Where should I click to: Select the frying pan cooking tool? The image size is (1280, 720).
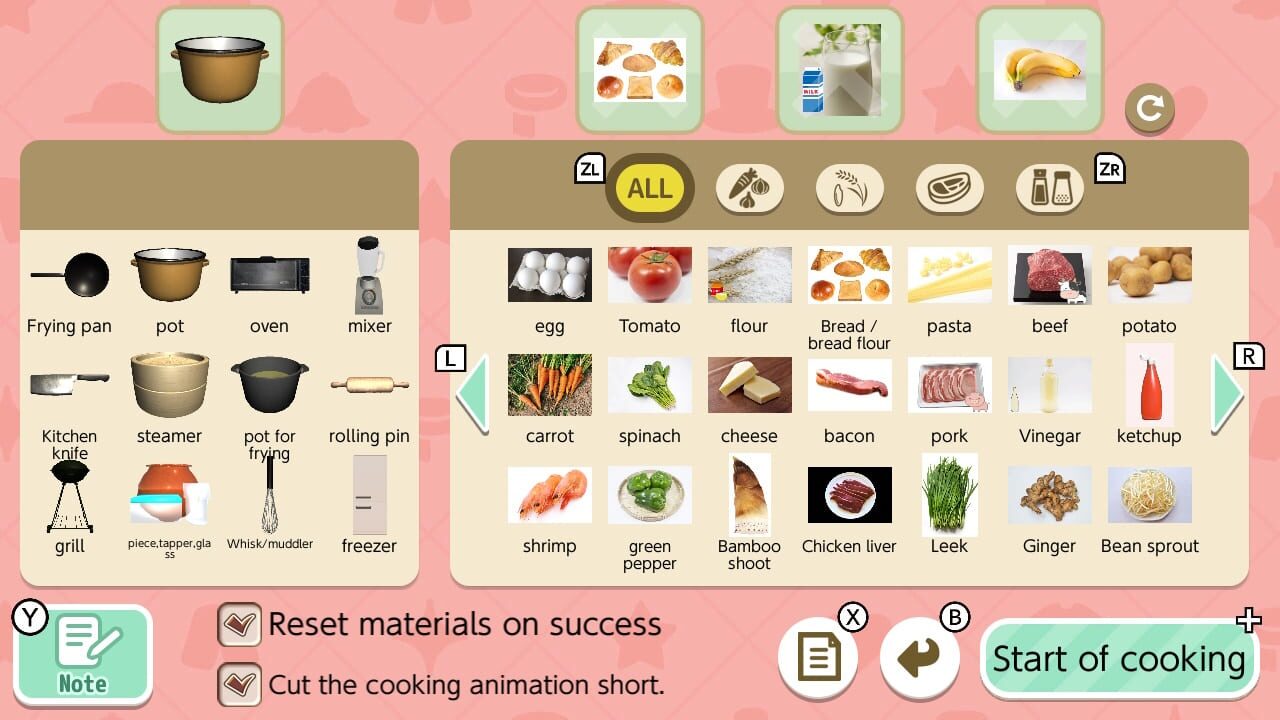(x=69, y=275)
